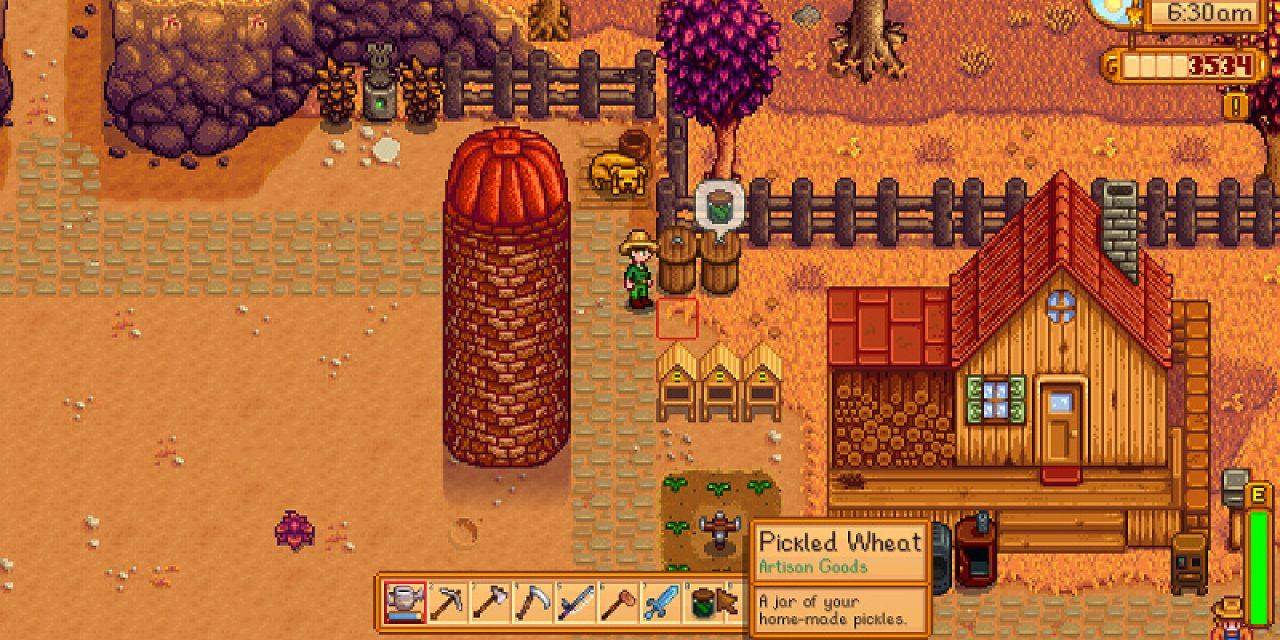The height and width of the screenshot is (640, 1280).
Task: Pick the wooden mallet hotbar slot
Action: coord(617,603)
